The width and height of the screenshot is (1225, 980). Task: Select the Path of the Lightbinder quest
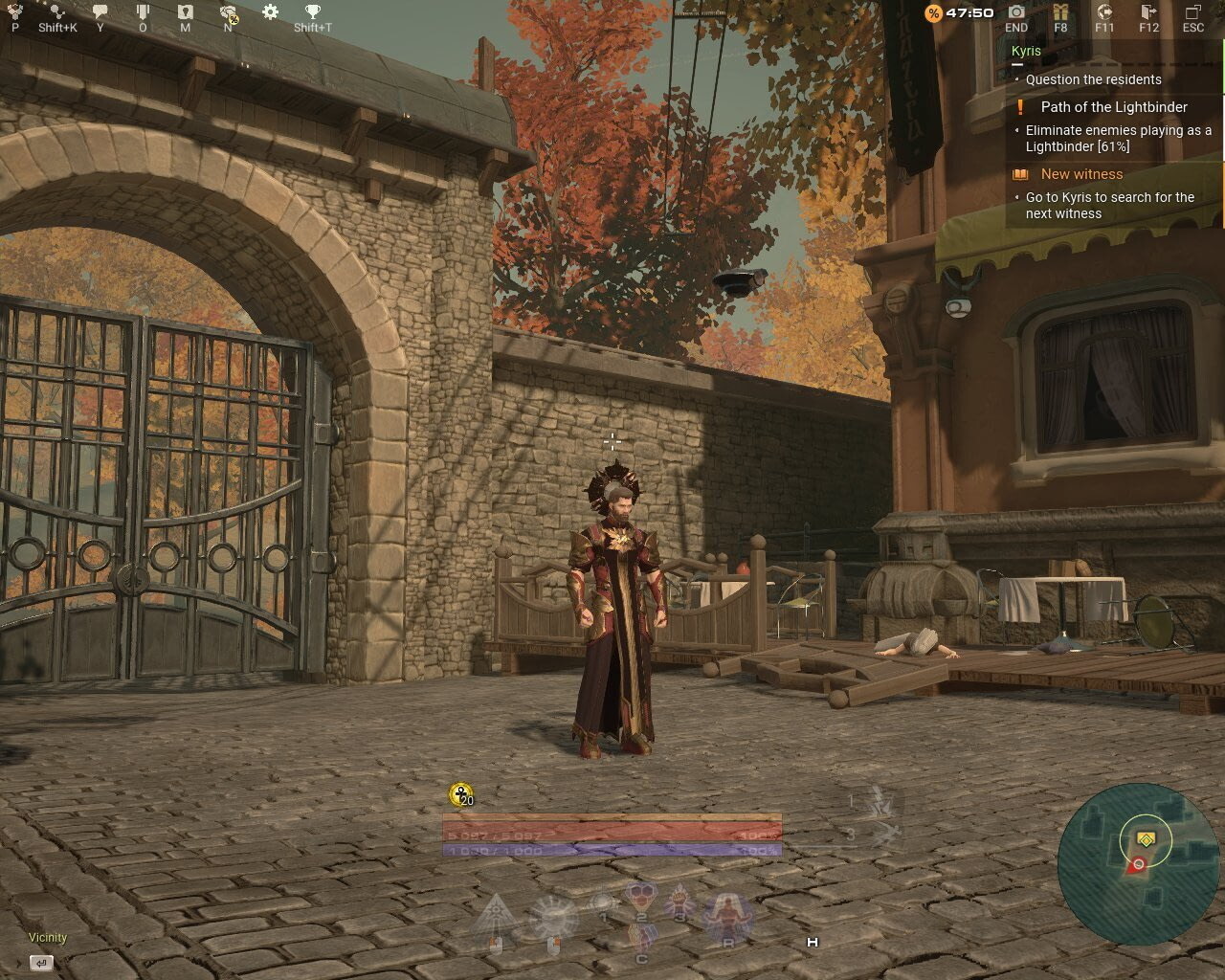click(x=1114, y=107)
